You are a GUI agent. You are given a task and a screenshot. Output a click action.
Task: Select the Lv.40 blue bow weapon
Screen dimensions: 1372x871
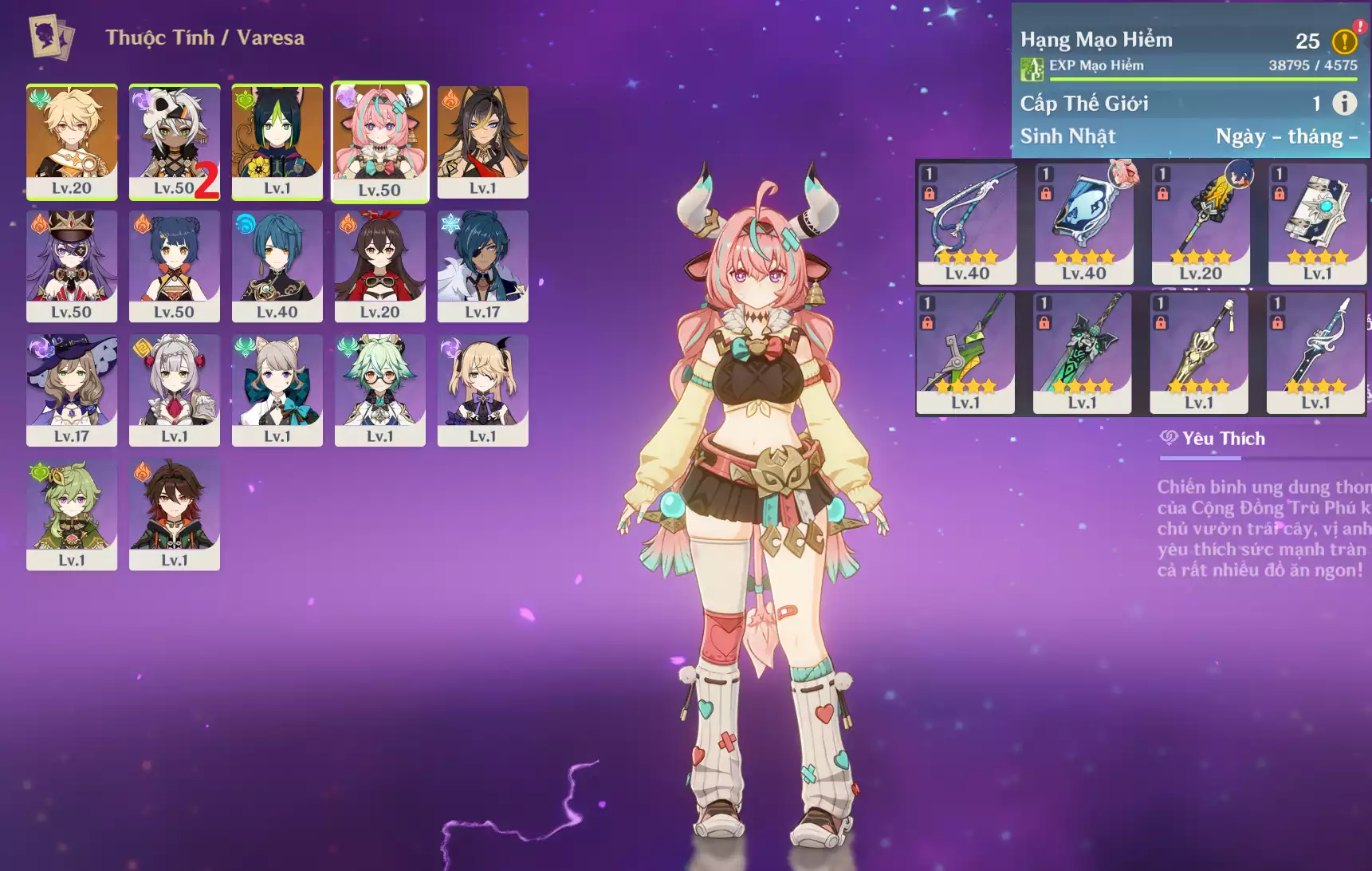[967, 223]
